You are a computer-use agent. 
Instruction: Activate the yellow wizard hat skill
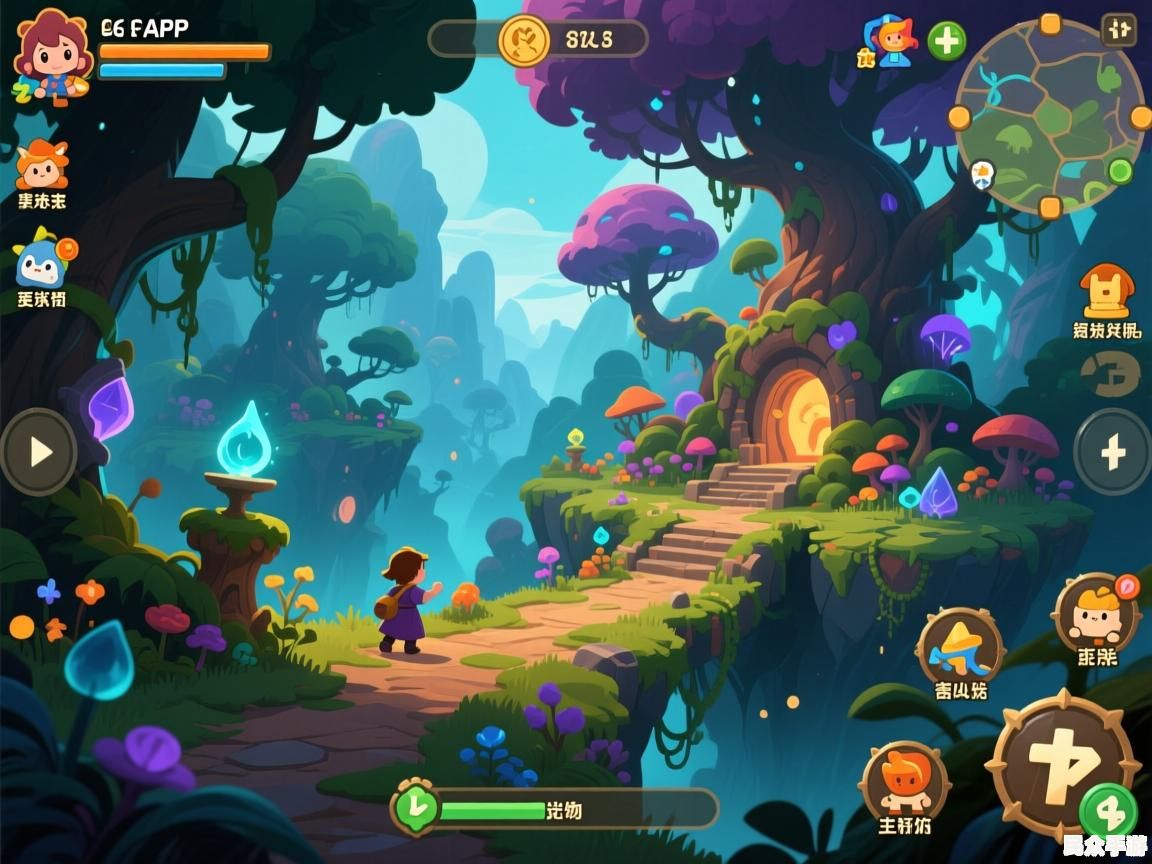click(x=959, y=646)
